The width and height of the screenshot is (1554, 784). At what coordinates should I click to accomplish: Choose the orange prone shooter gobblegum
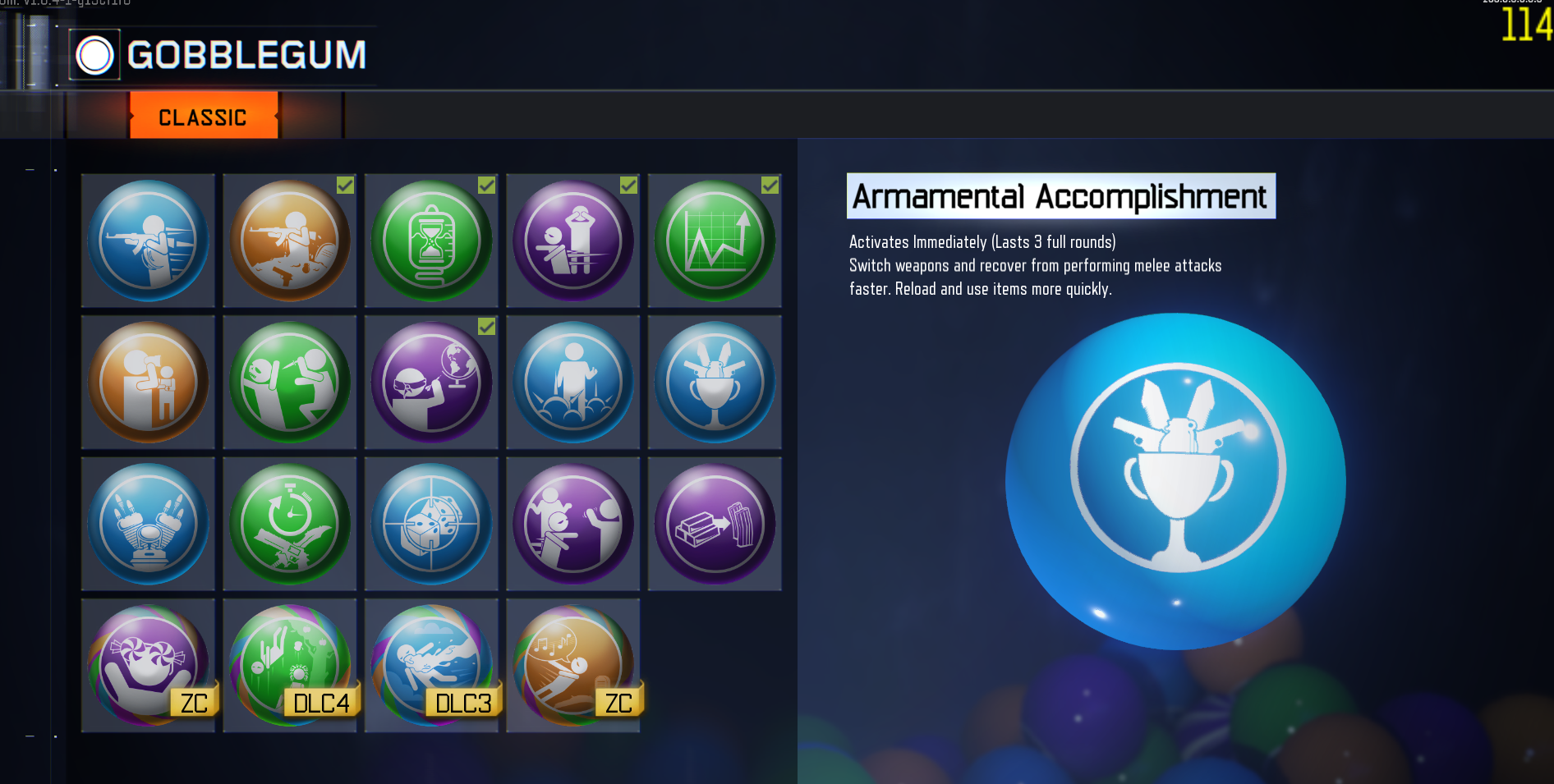[289, 241]
